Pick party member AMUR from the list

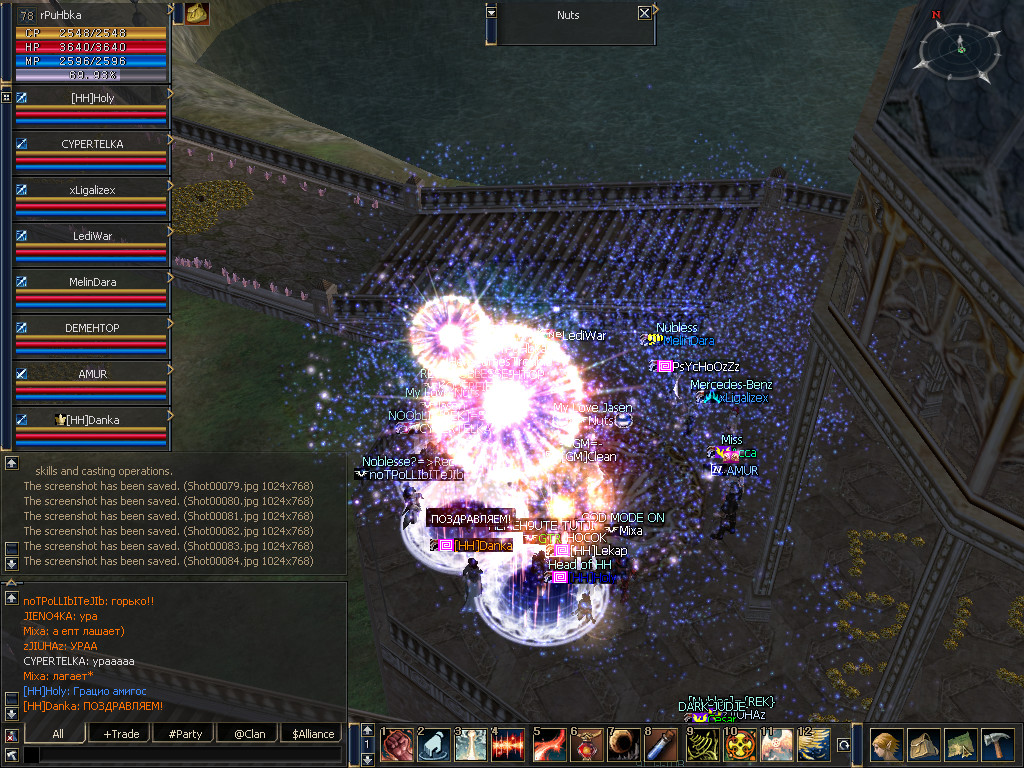coord(92,374)
